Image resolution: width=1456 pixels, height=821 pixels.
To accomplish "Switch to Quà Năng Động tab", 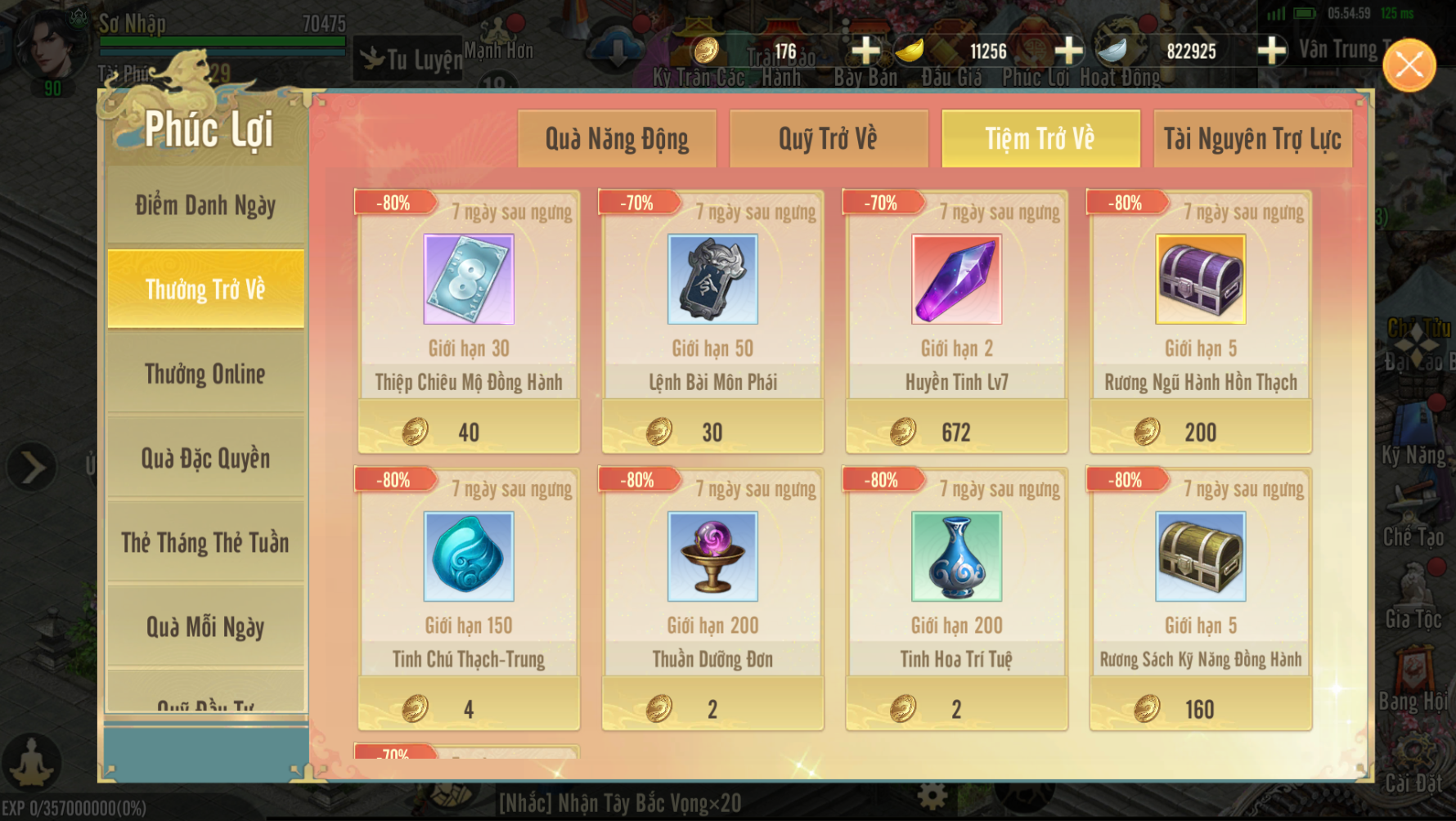I will point(617,139).
